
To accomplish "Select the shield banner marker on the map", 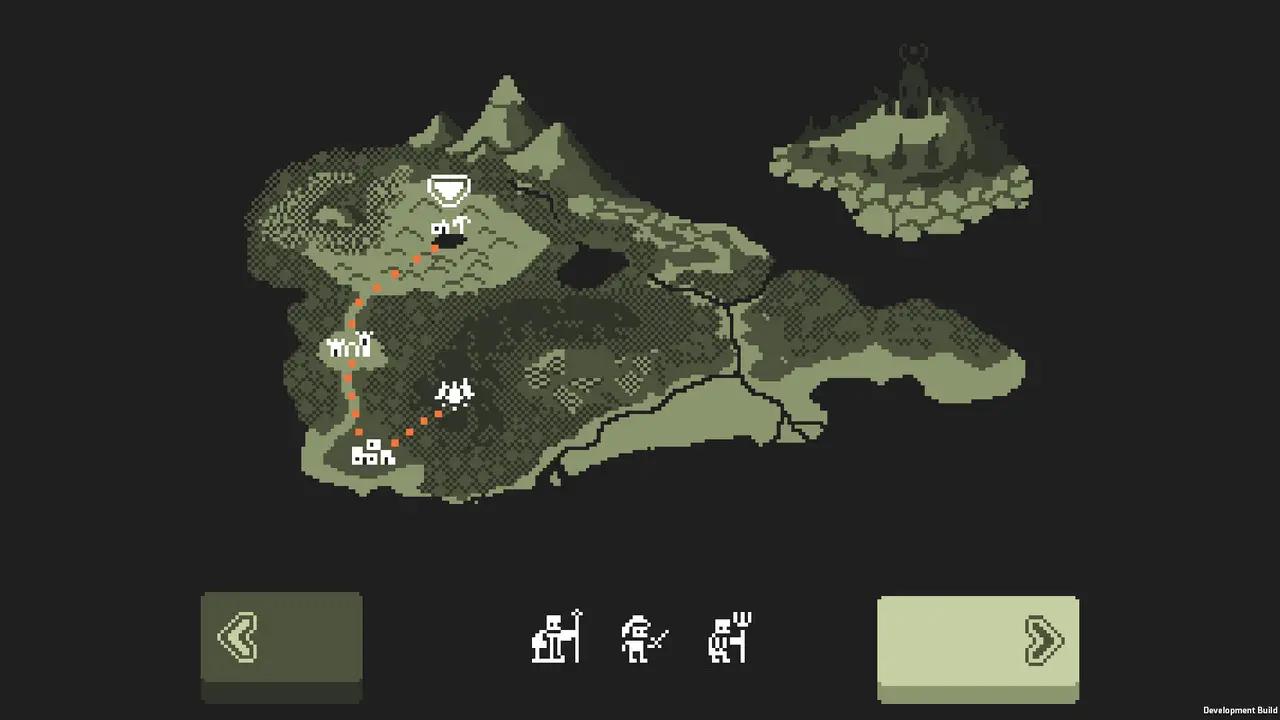I will (x=448, y=191).
